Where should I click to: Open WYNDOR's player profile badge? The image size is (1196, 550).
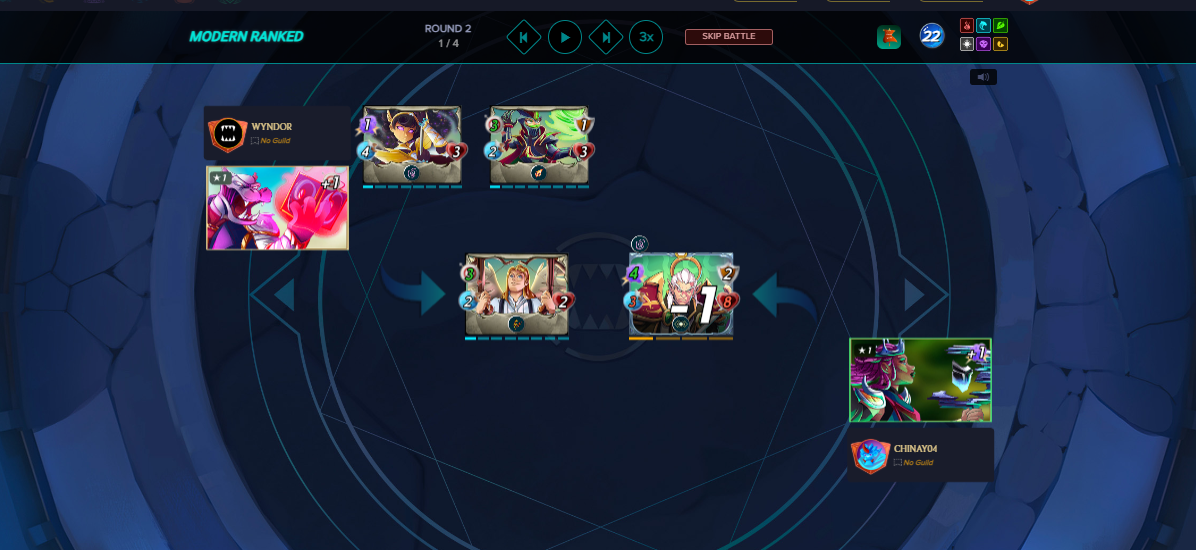tap(228, 133)
